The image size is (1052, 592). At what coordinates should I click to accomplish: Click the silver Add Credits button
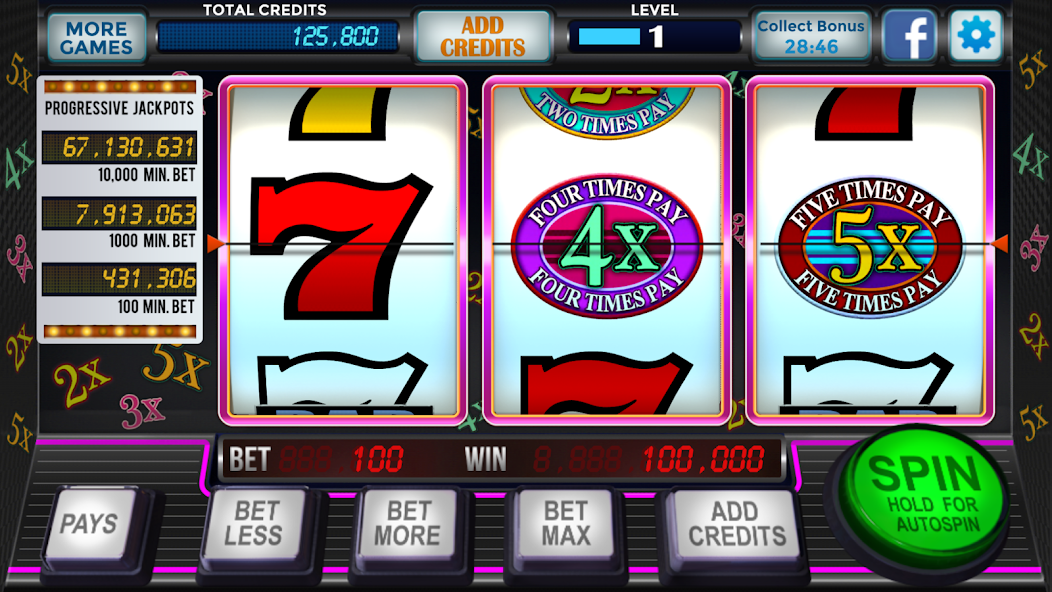click(x=737, y=523)
